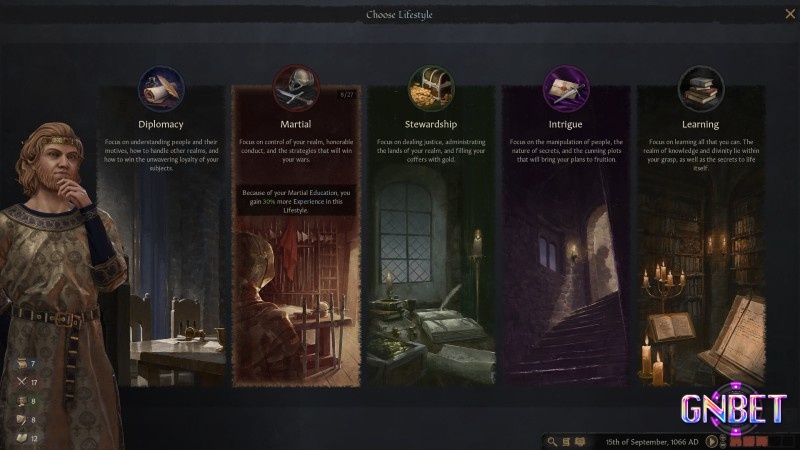Open the encyclopedia book icon near the date

click(580, 441)
